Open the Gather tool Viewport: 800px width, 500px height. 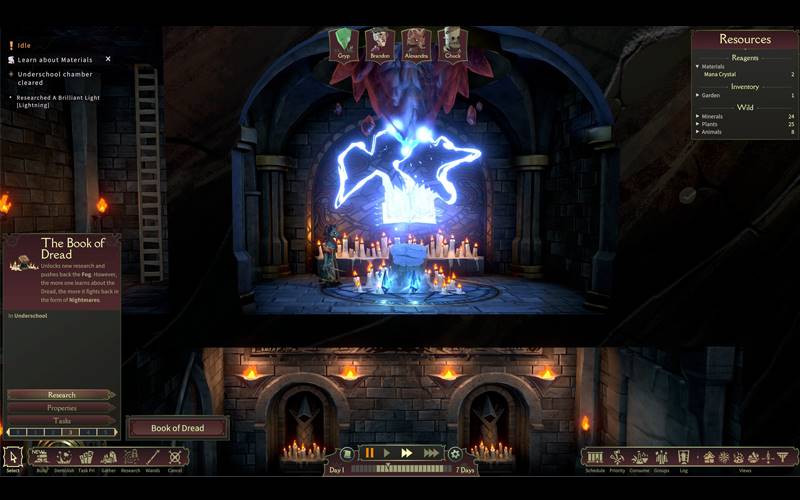coord(109,458)
